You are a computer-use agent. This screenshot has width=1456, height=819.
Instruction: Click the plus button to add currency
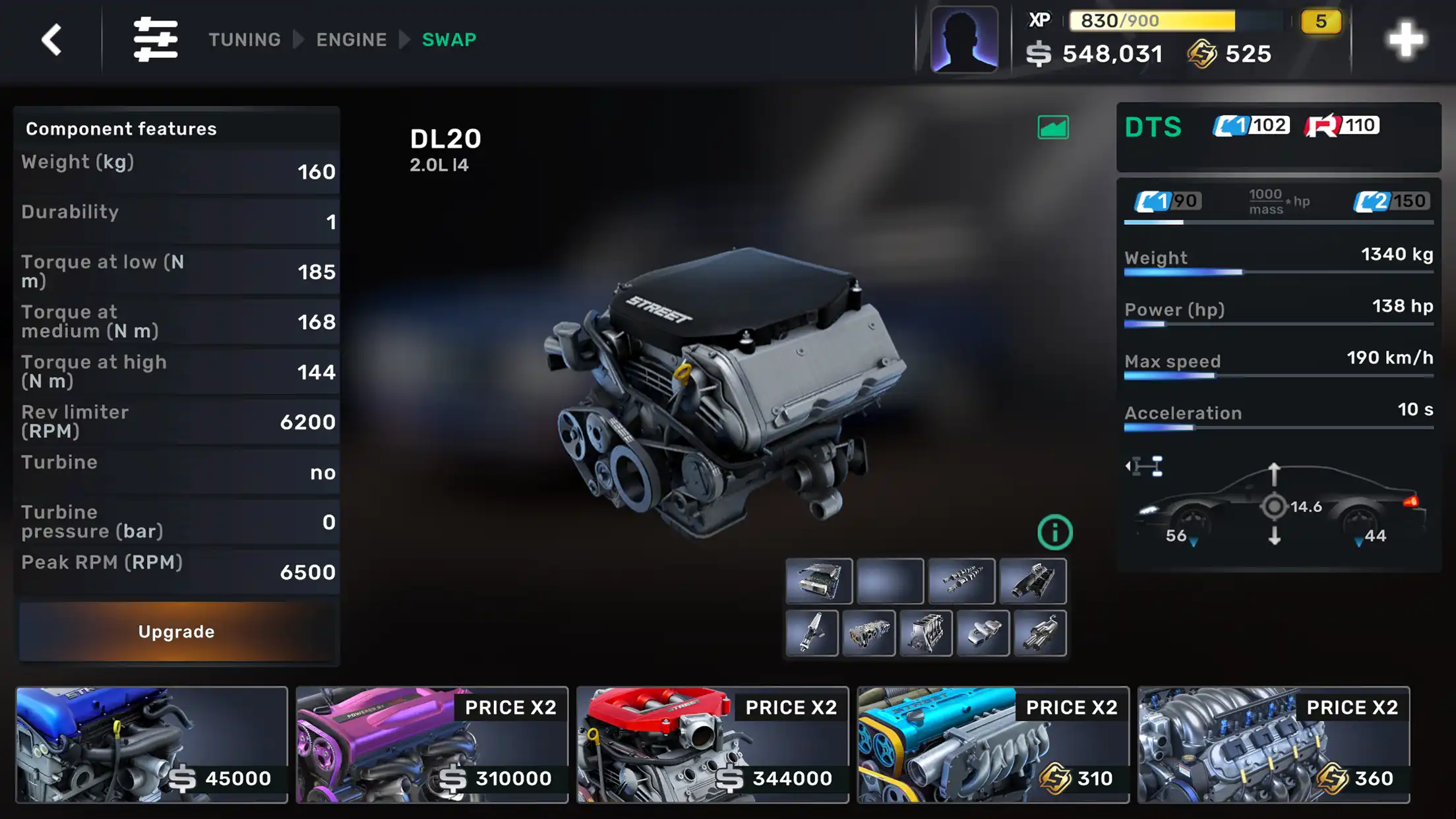pos(1407,40)
